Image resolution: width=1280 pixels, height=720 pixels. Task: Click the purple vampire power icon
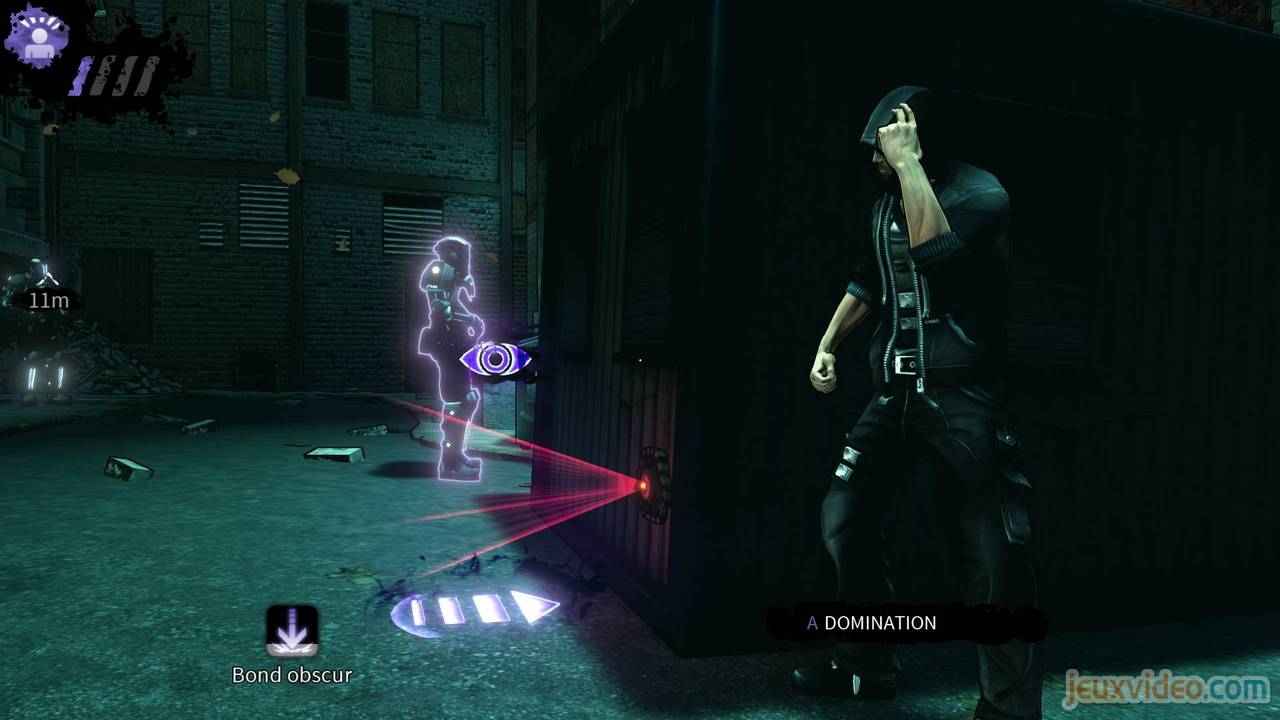click(x=38, y=37)
